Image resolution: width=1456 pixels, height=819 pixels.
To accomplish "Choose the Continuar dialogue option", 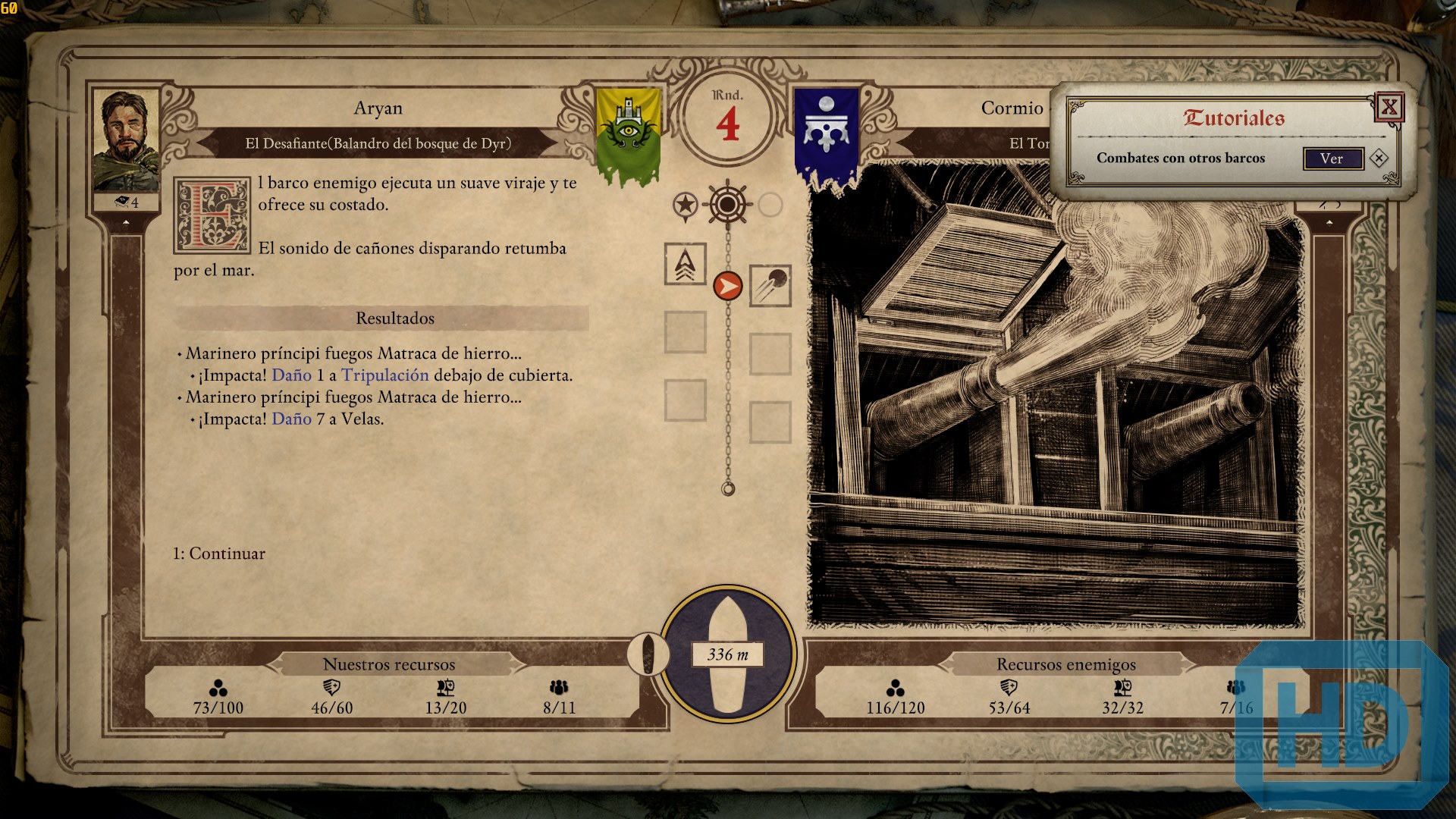I will tap(219, 554).
